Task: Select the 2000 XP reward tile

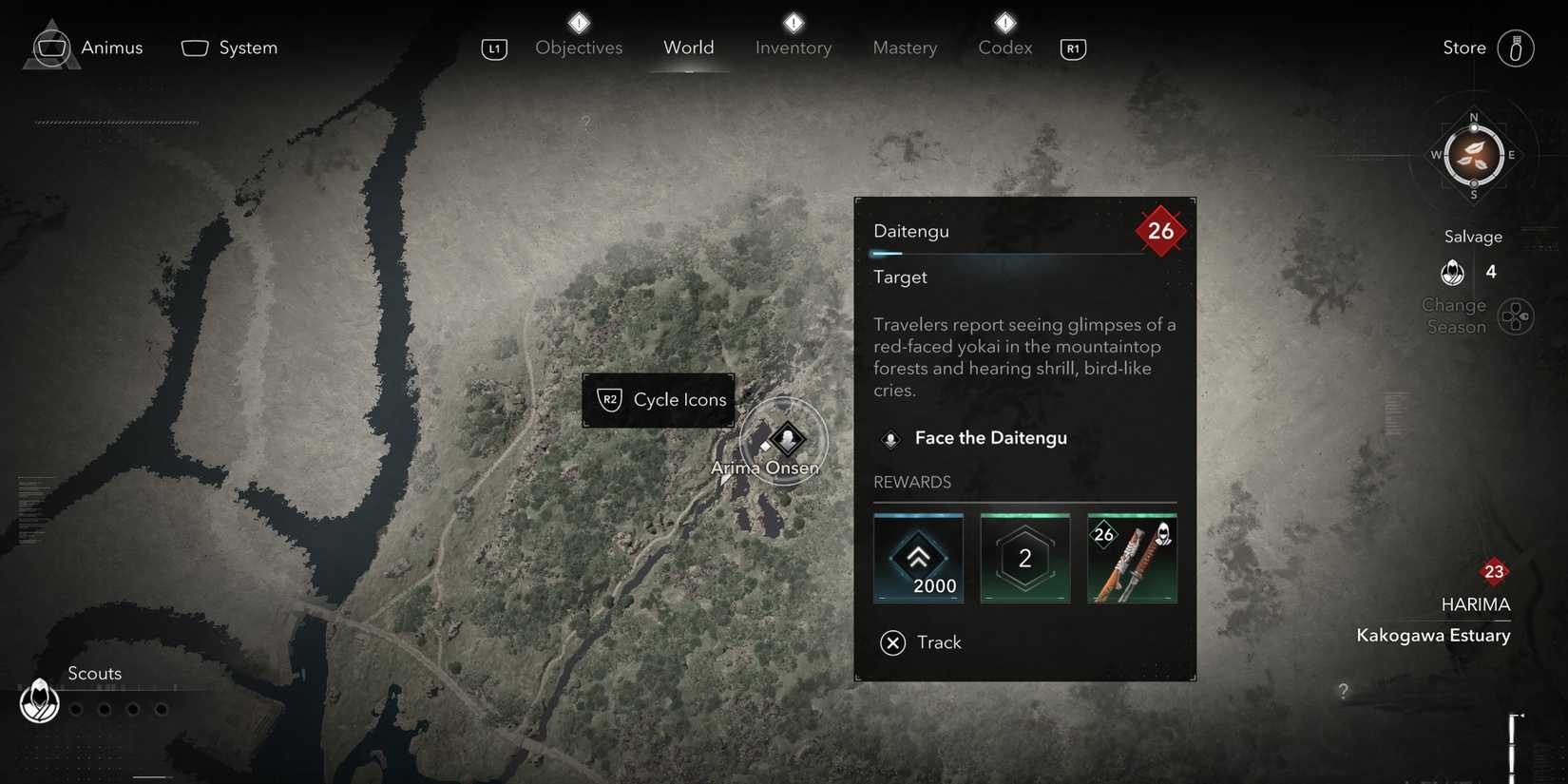Action: pyautogui.click(x=918, y=559)
